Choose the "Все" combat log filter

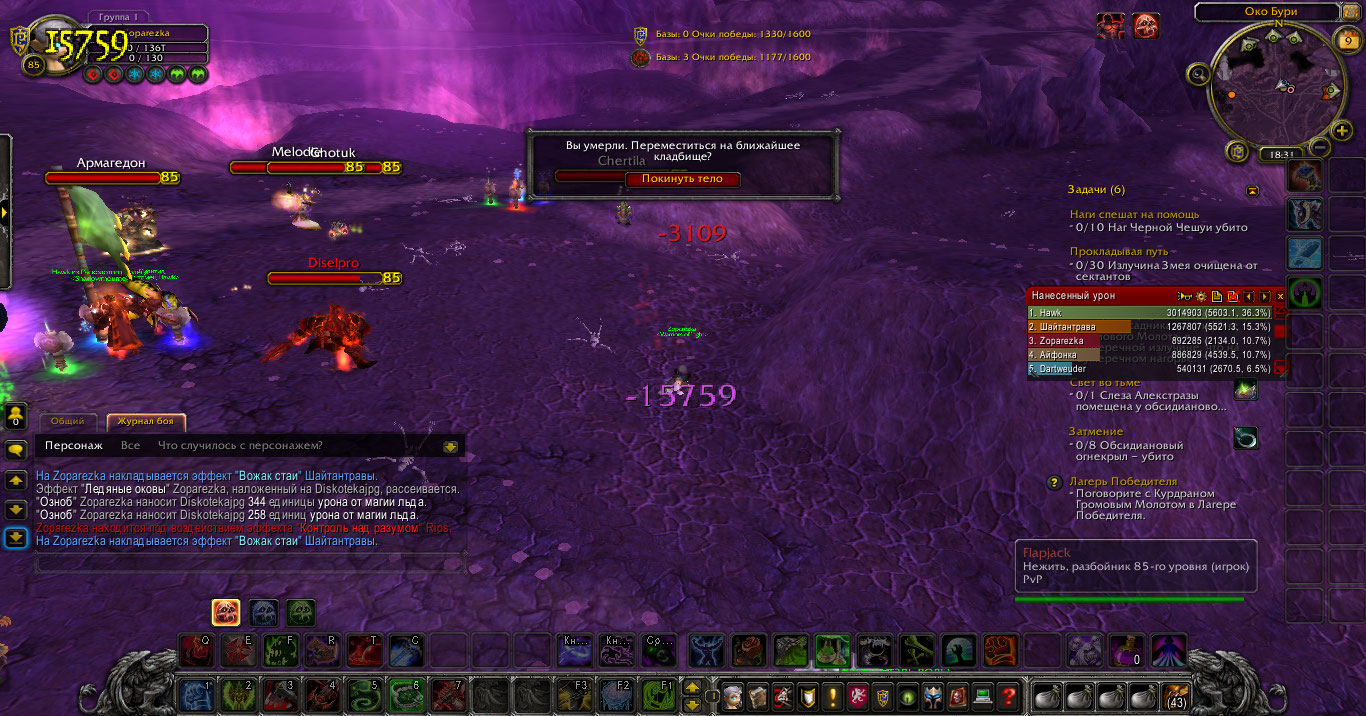coord(130,446)
